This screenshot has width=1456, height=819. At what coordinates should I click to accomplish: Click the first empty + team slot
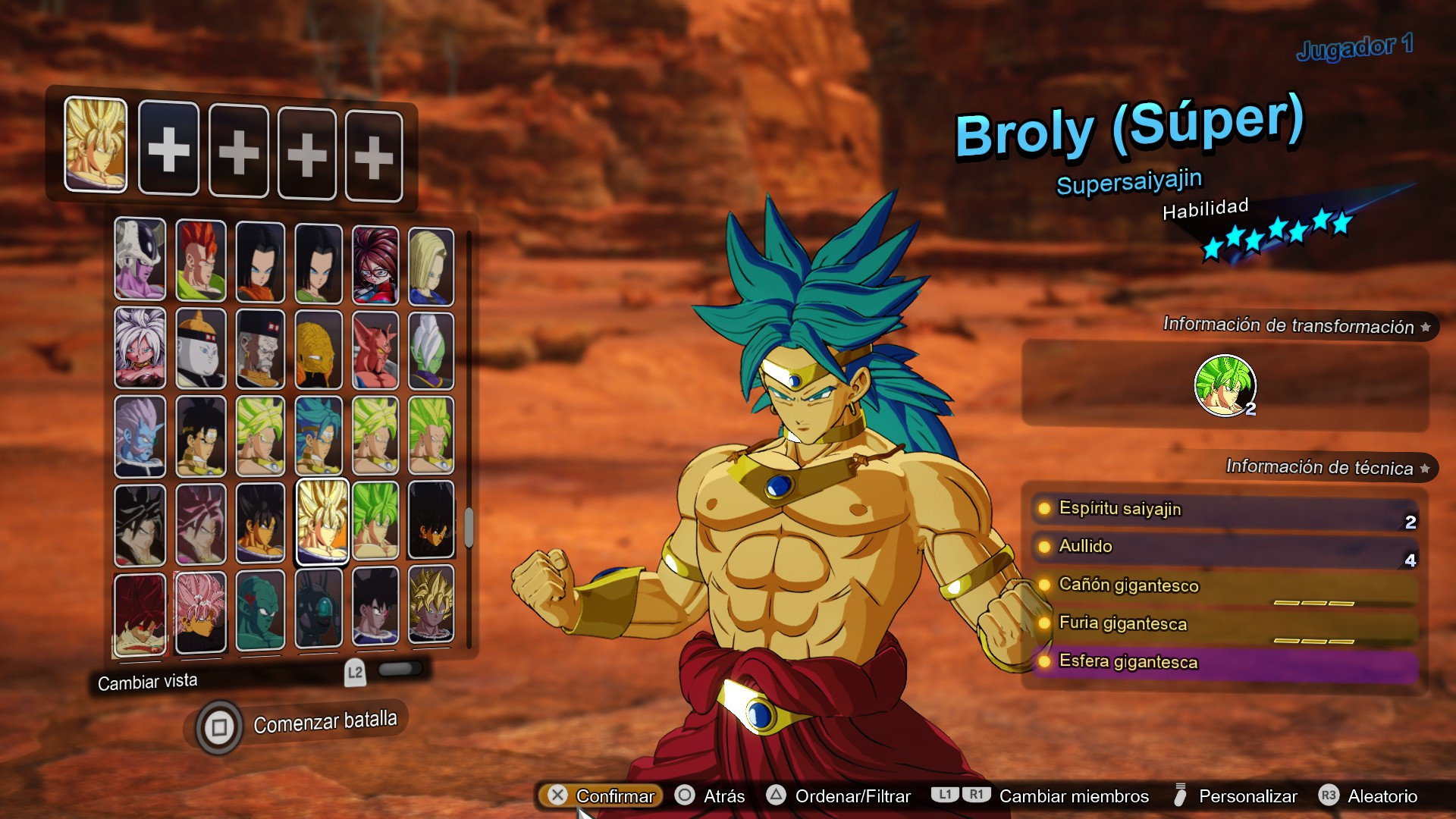click(169, 148)
